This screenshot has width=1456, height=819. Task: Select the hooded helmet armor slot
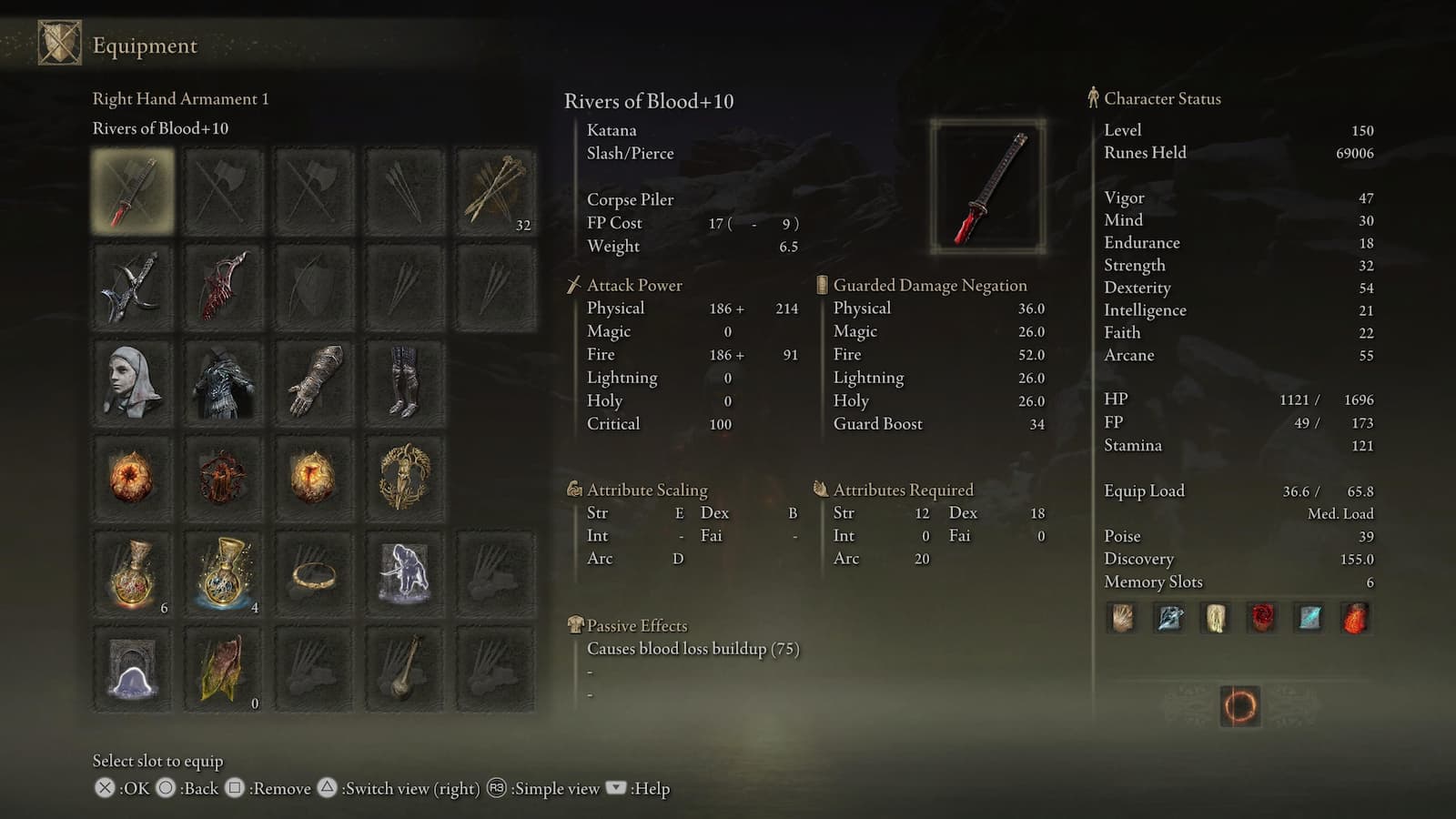(132, 382)
